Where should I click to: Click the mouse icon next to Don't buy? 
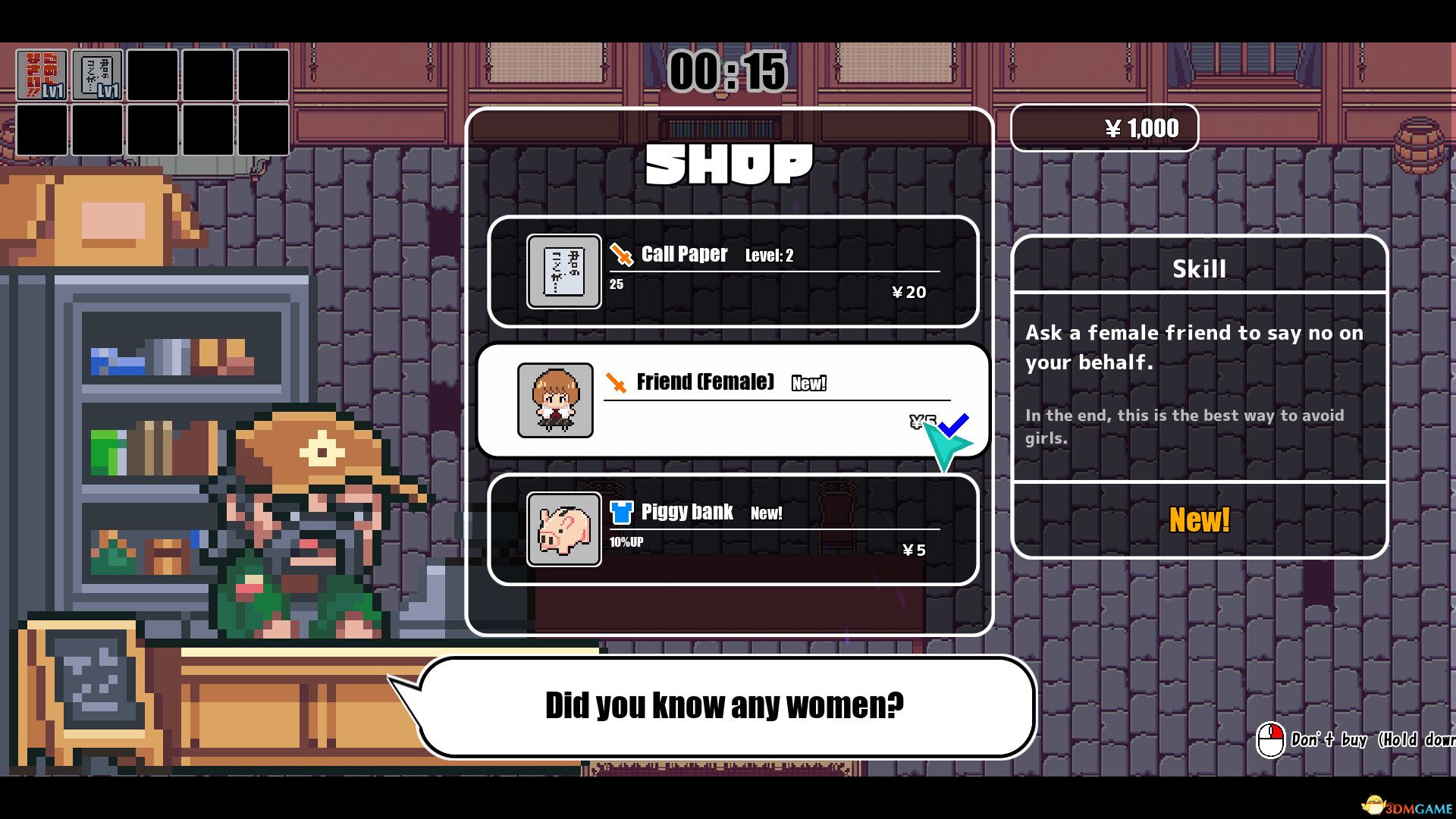(x=1270, y=741)
